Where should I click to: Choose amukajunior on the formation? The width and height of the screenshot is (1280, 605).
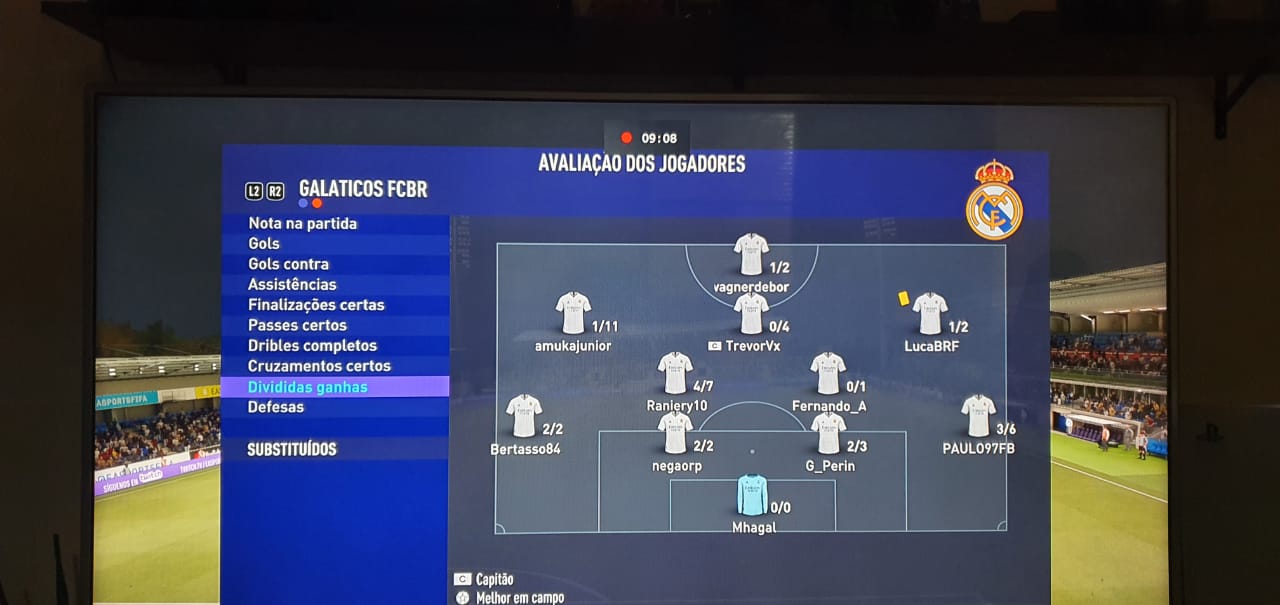click(573, 313)
